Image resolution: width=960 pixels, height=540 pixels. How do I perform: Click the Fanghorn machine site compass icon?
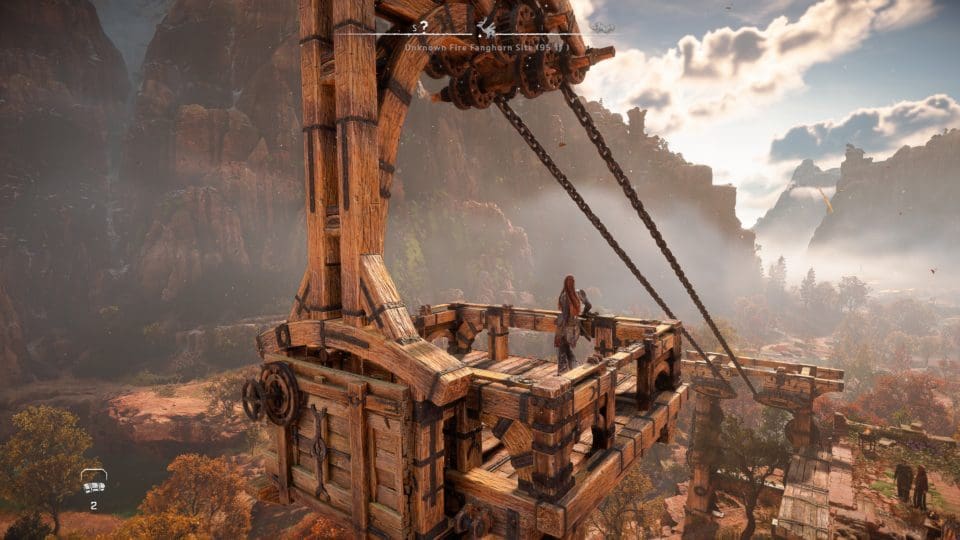tap(487, 28)
